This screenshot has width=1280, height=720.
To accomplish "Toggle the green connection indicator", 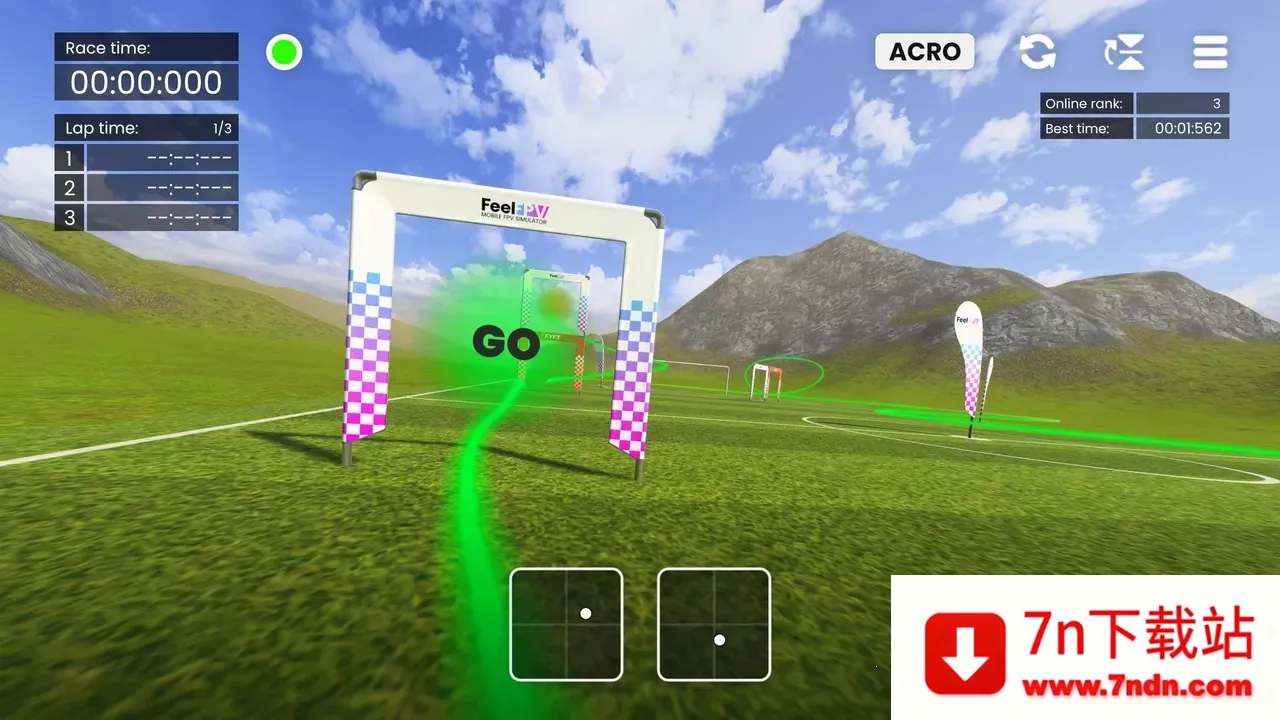I will point(283,52).
